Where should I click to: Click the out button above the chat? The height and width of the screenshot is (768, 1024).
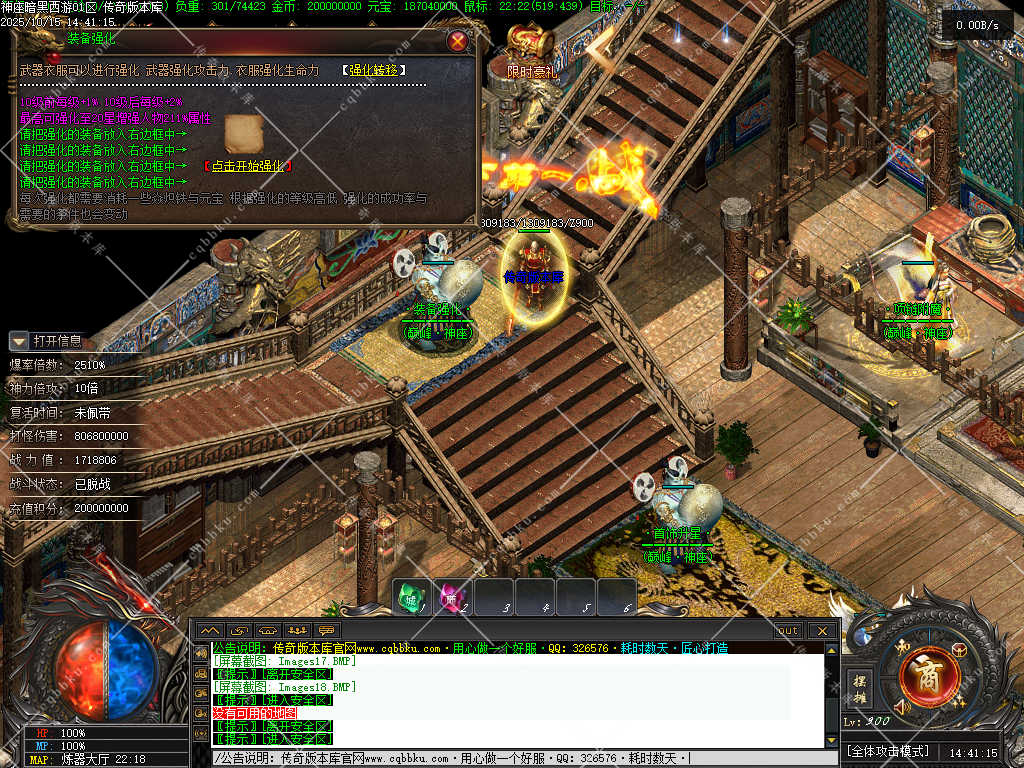tap(788, 631)
